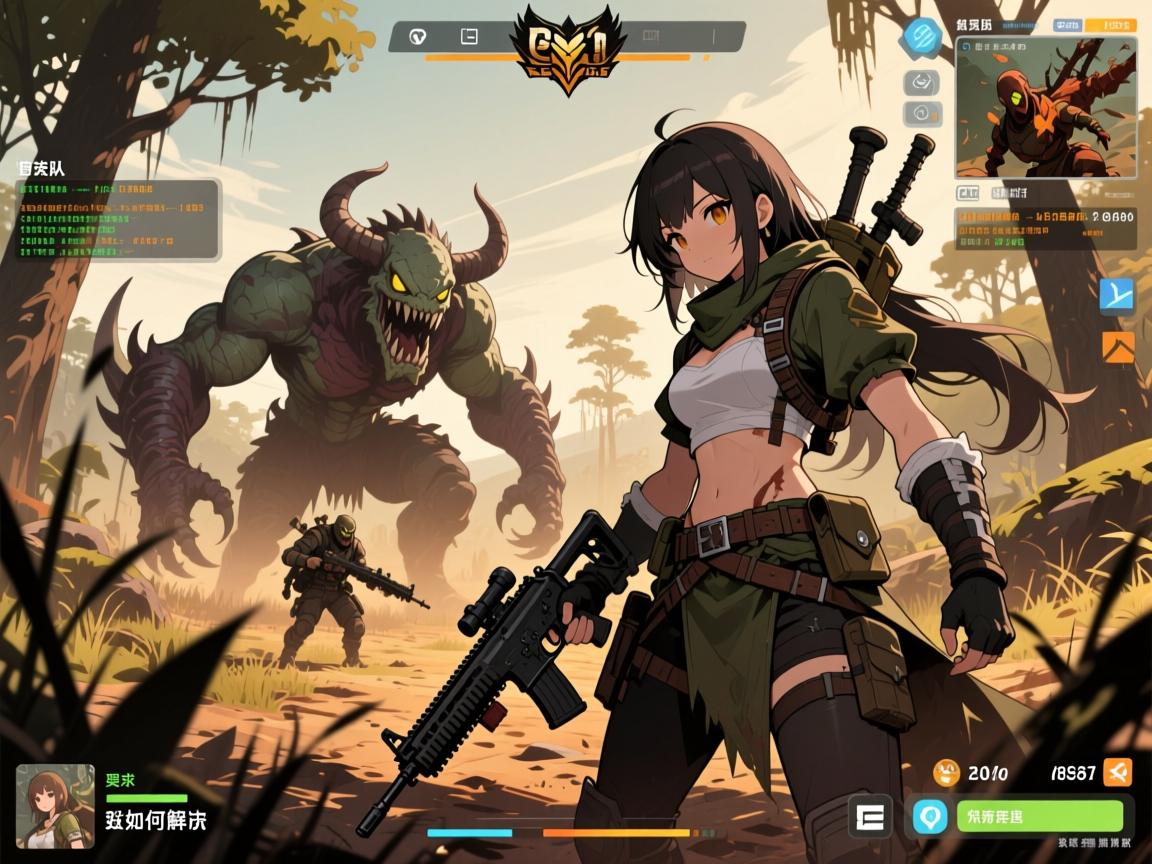Screen dimensions: 1152x864
Task: Click the square outline icon in the top bar
Action: click(x=468, y=37)
